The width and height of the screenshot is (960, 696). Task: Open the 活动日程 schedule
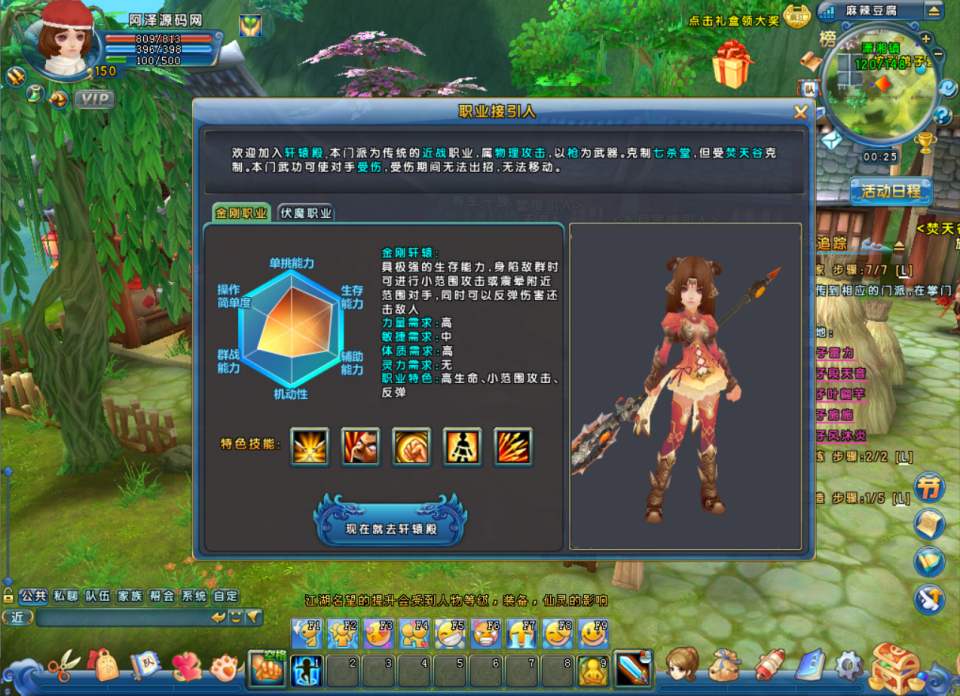[890, 191]
